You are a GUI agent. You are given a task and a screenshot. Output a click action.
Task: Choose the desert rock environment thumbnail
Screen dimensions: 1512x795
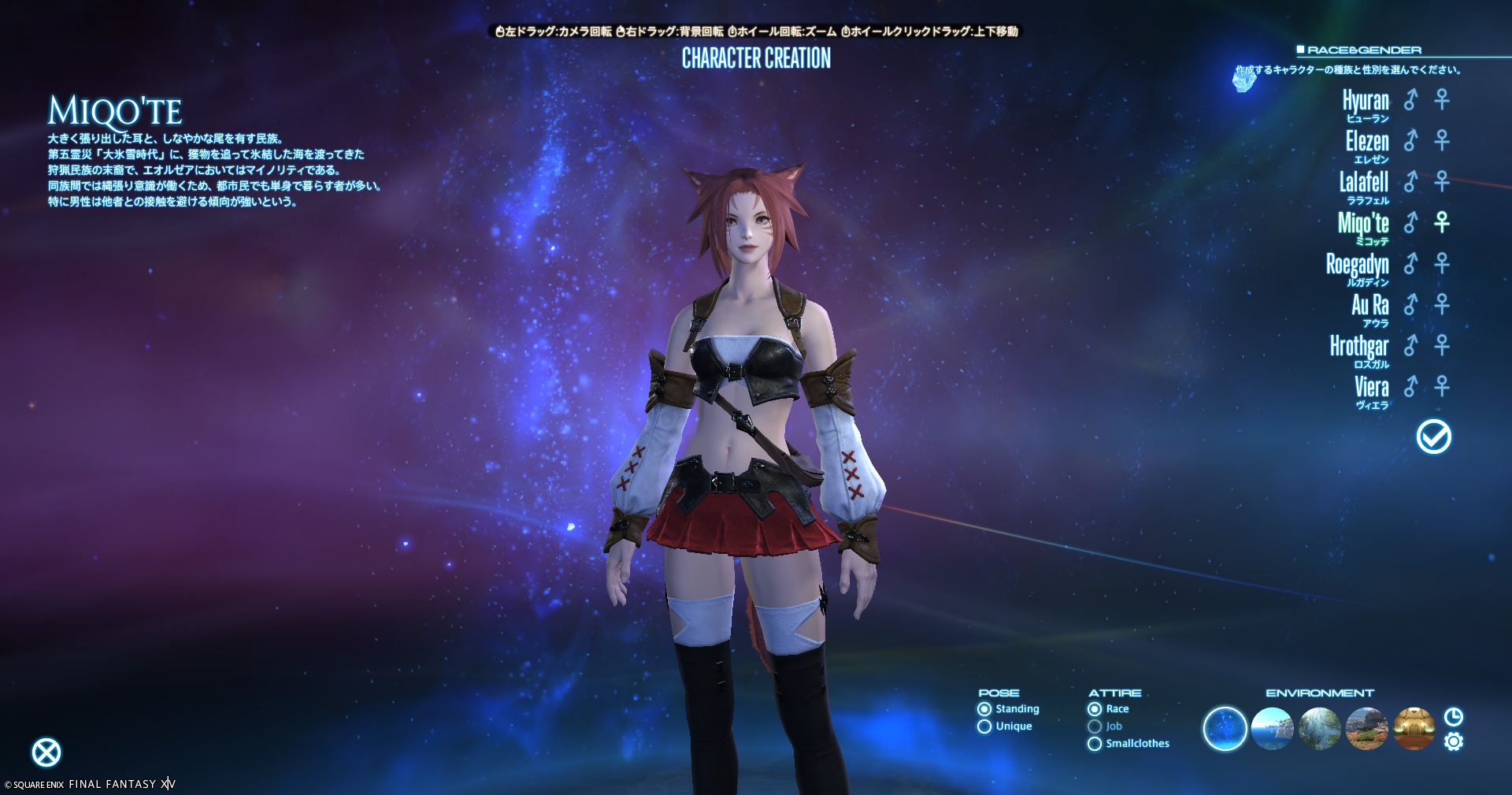(x=1366, y=729)
